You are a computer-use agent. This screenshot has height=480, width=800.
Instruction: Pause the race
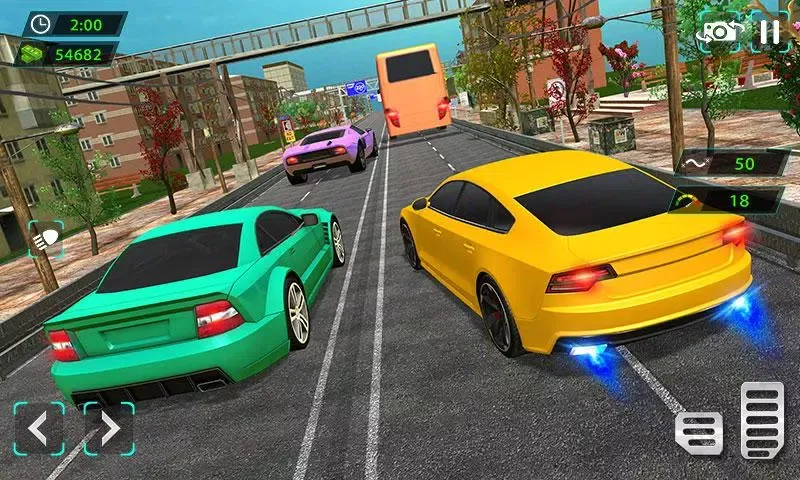coord(769,32)
